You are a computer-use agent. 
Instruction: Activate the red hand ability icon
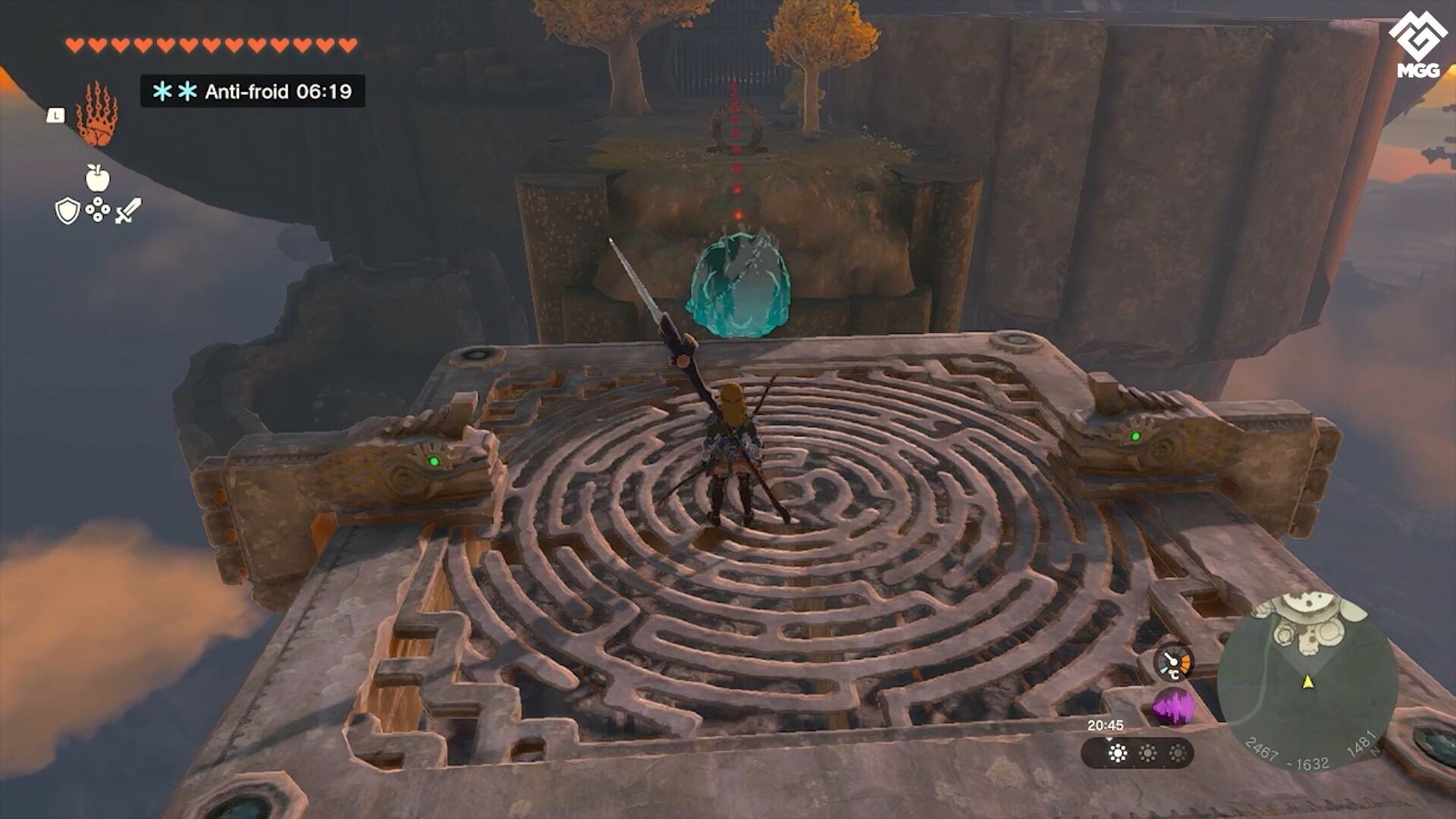point(97,115)
